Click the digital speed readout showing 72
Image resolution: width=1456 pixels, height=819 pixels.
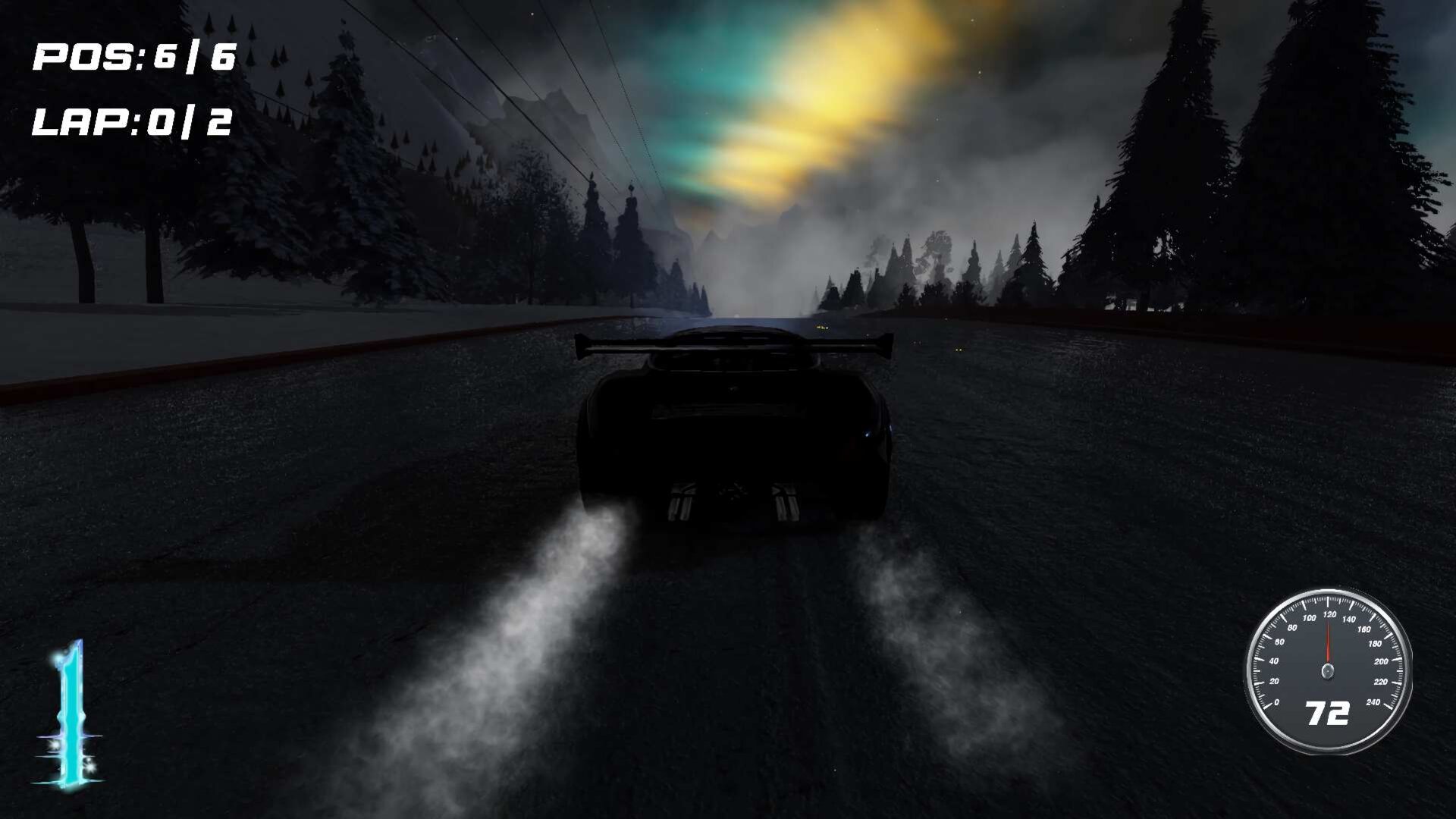pyautogui.click(x=1328, y=713)
